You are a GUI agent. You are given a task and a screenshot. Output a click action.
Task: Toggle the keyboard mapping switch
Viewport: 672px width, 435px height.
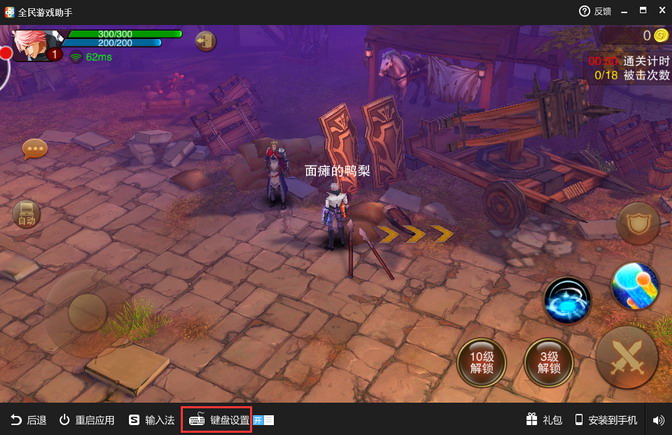[x=264, y=420]
